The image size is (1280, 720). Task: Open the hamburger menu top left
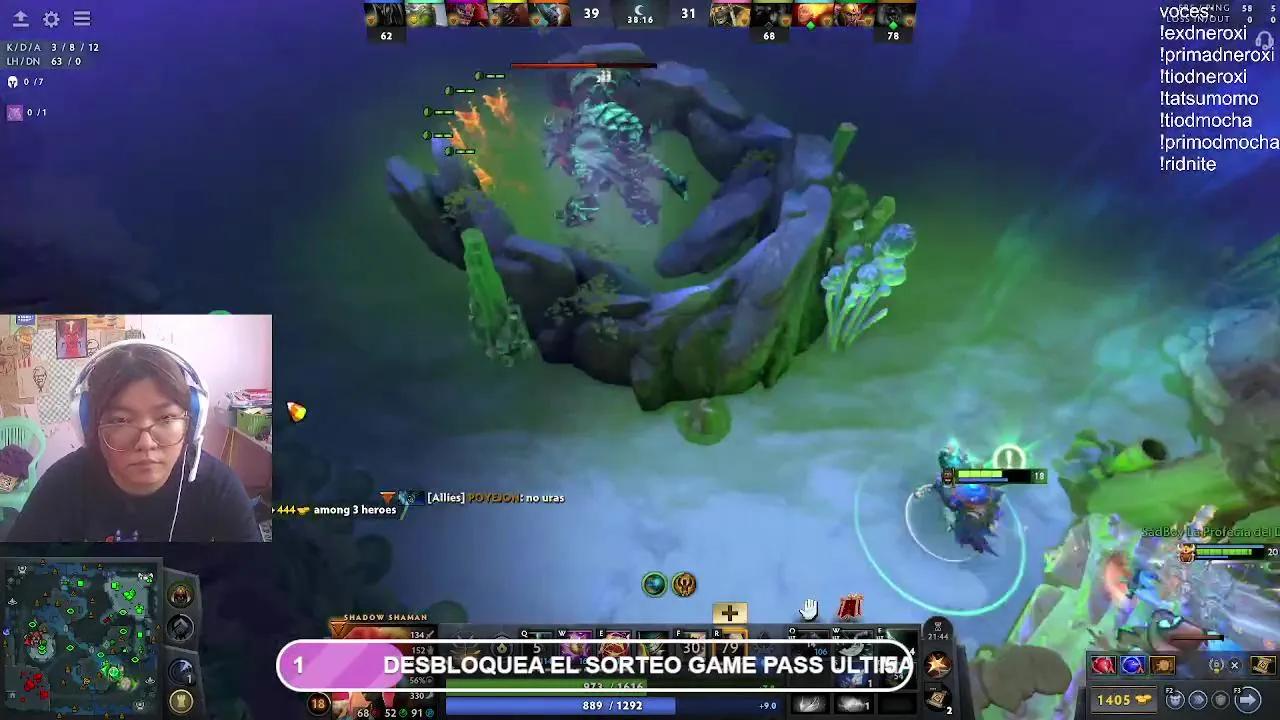coord(83,17)
